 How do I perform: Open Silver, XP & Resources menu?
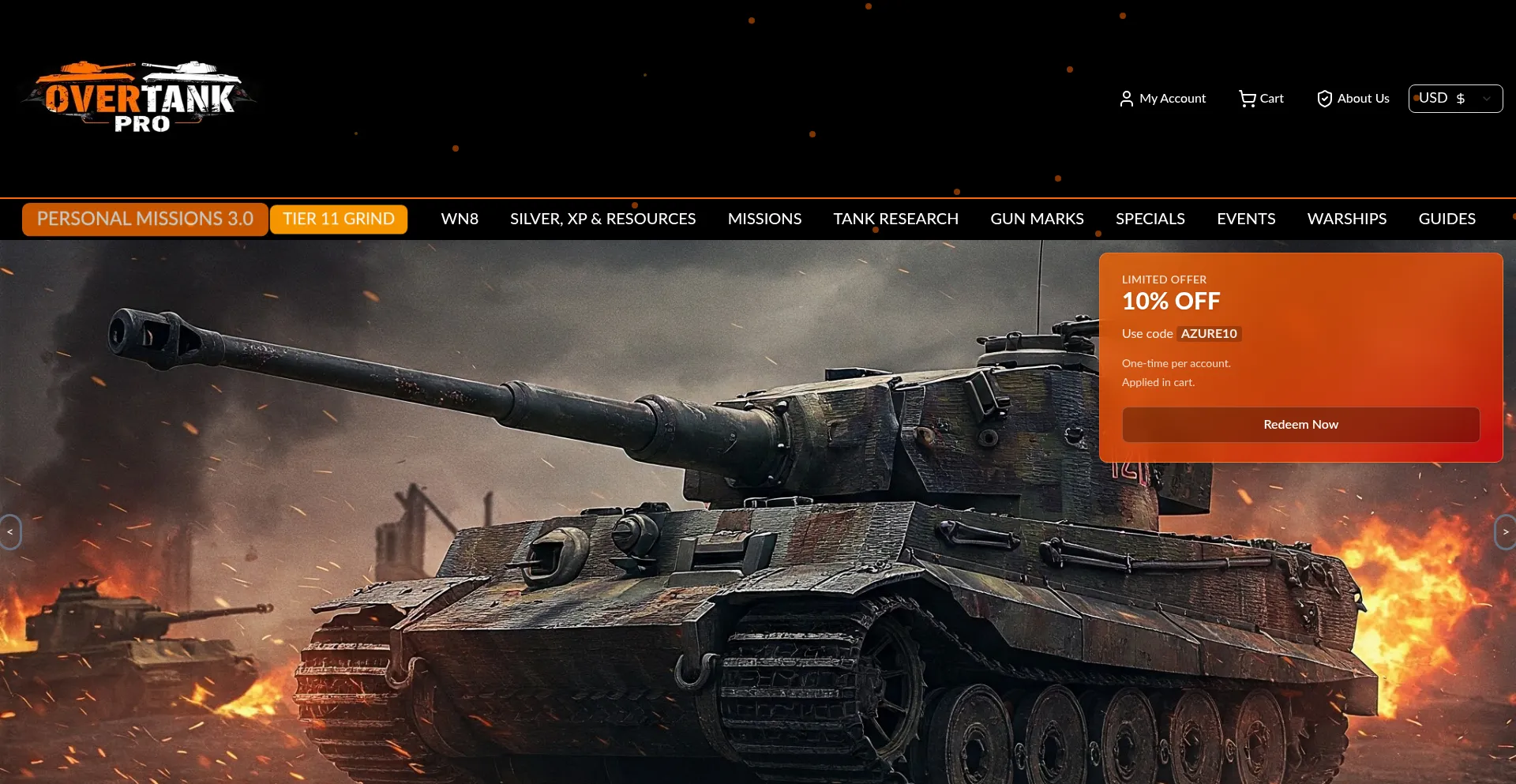point(602,219)
